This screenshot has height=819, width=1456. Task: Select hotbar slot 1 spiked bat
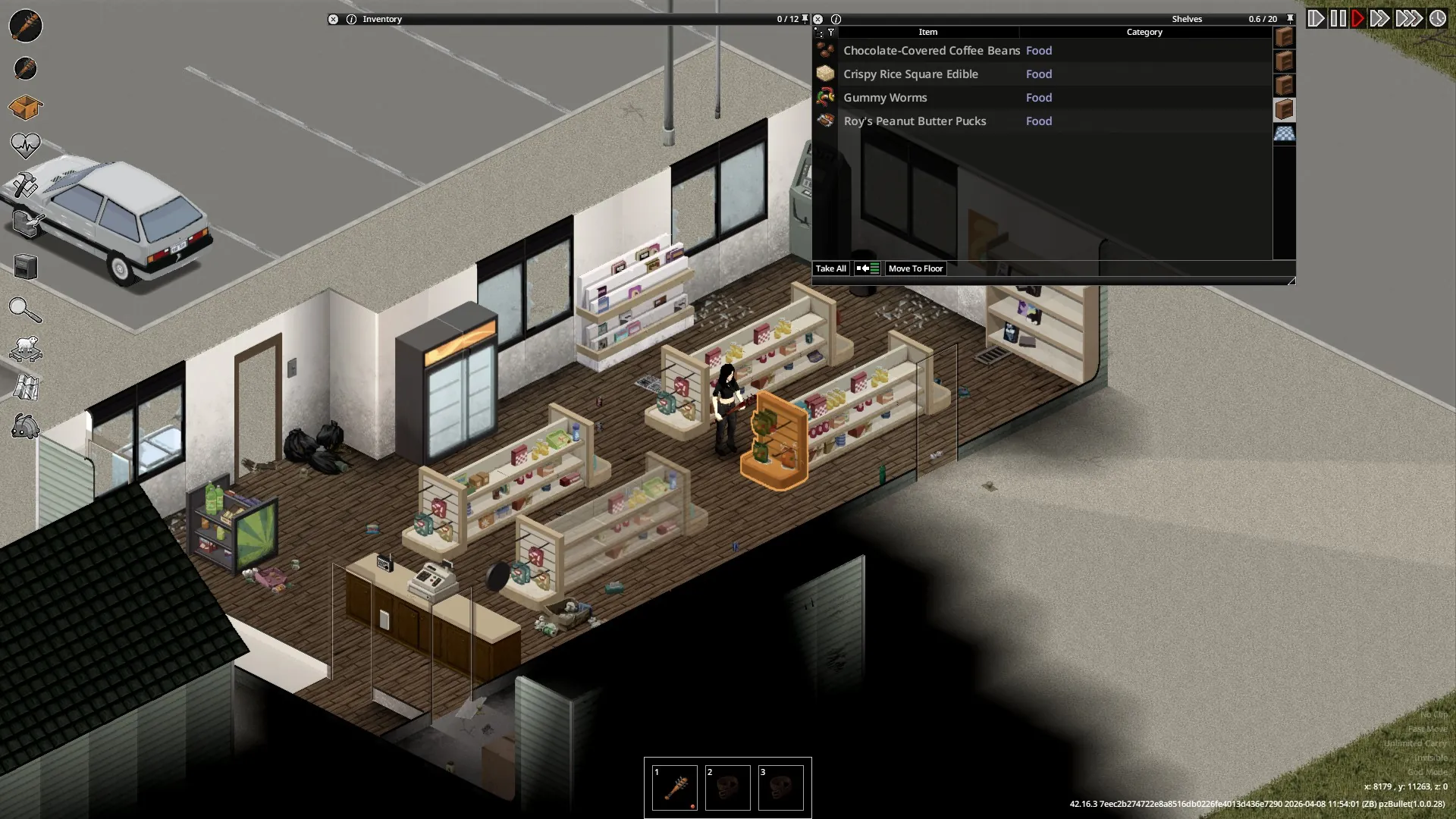tap(674, 787)
